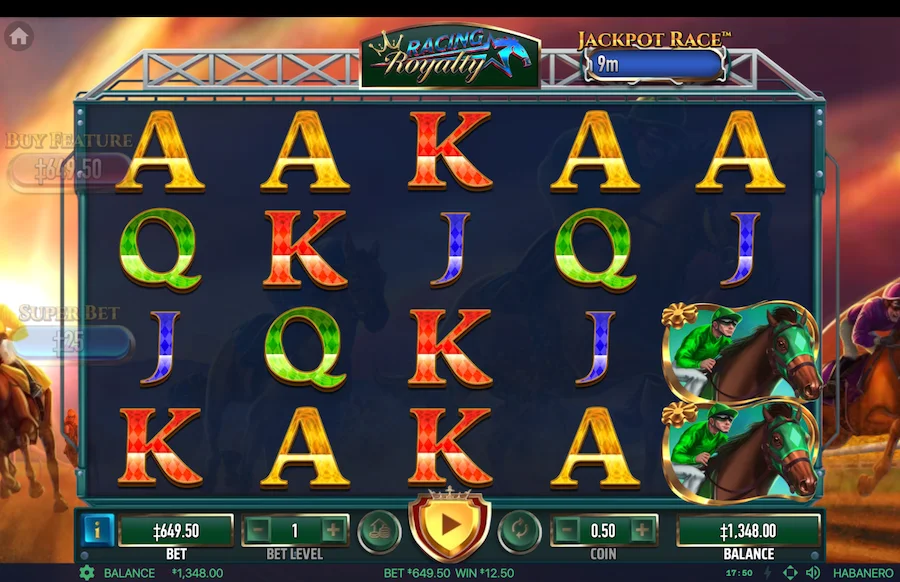Lower the coin value with minus
The image size is (900, 582).
point(567,530)
